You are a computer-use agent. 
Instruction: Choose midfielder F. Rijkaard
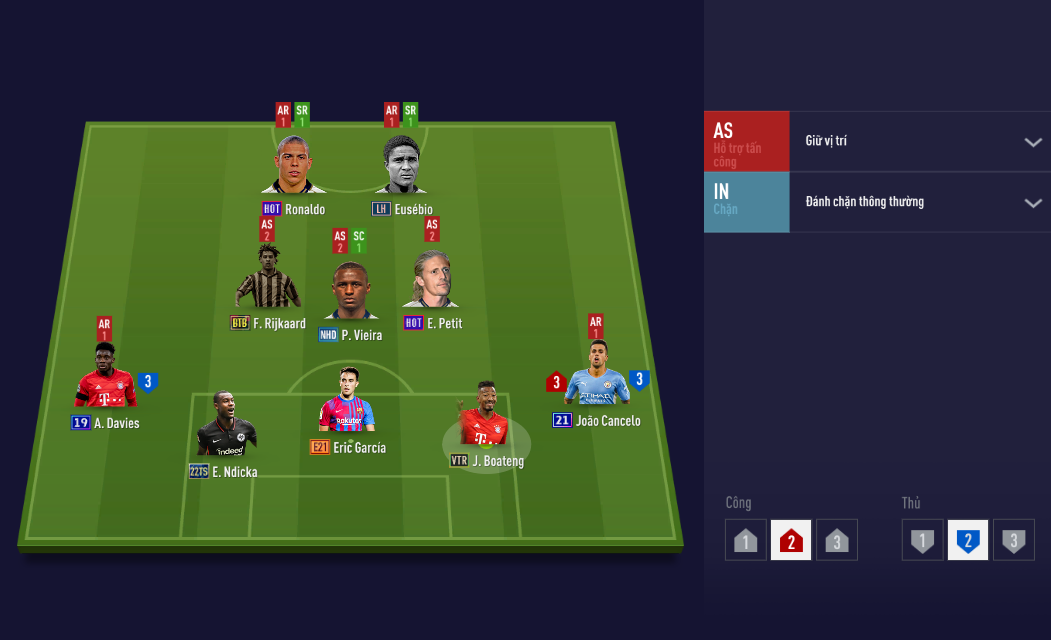[x=267, y=279]
